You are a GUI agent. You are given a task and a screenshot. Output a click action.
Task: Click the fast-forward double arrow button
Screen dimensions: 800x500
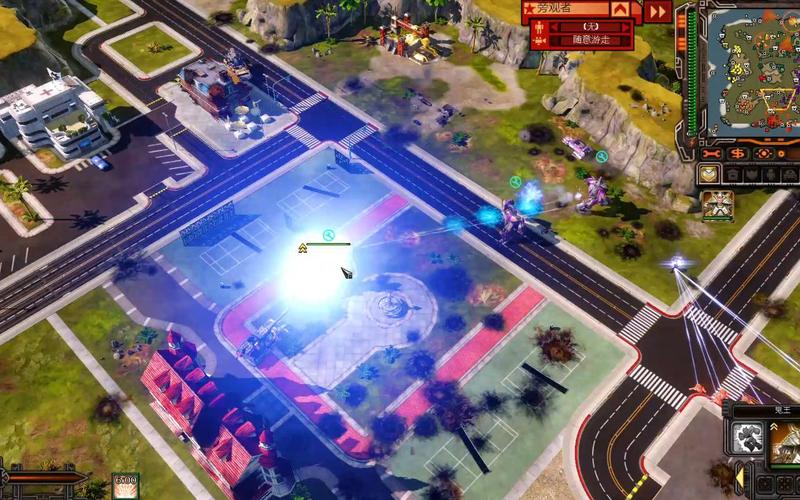tap(657, 11)
